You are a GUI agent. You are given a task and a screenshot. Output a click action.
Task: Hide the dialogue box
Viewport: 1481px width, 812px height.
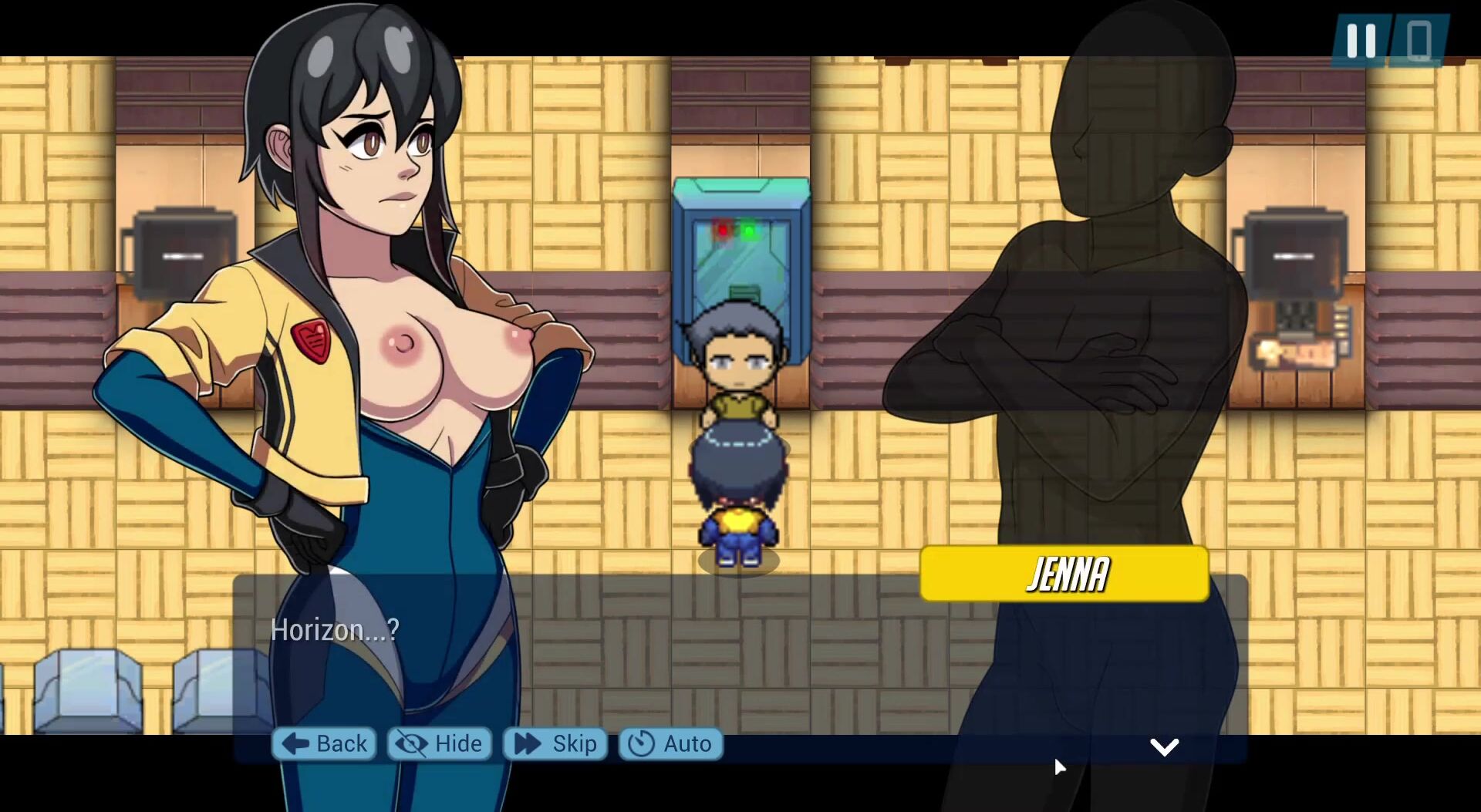coord(439,744)
